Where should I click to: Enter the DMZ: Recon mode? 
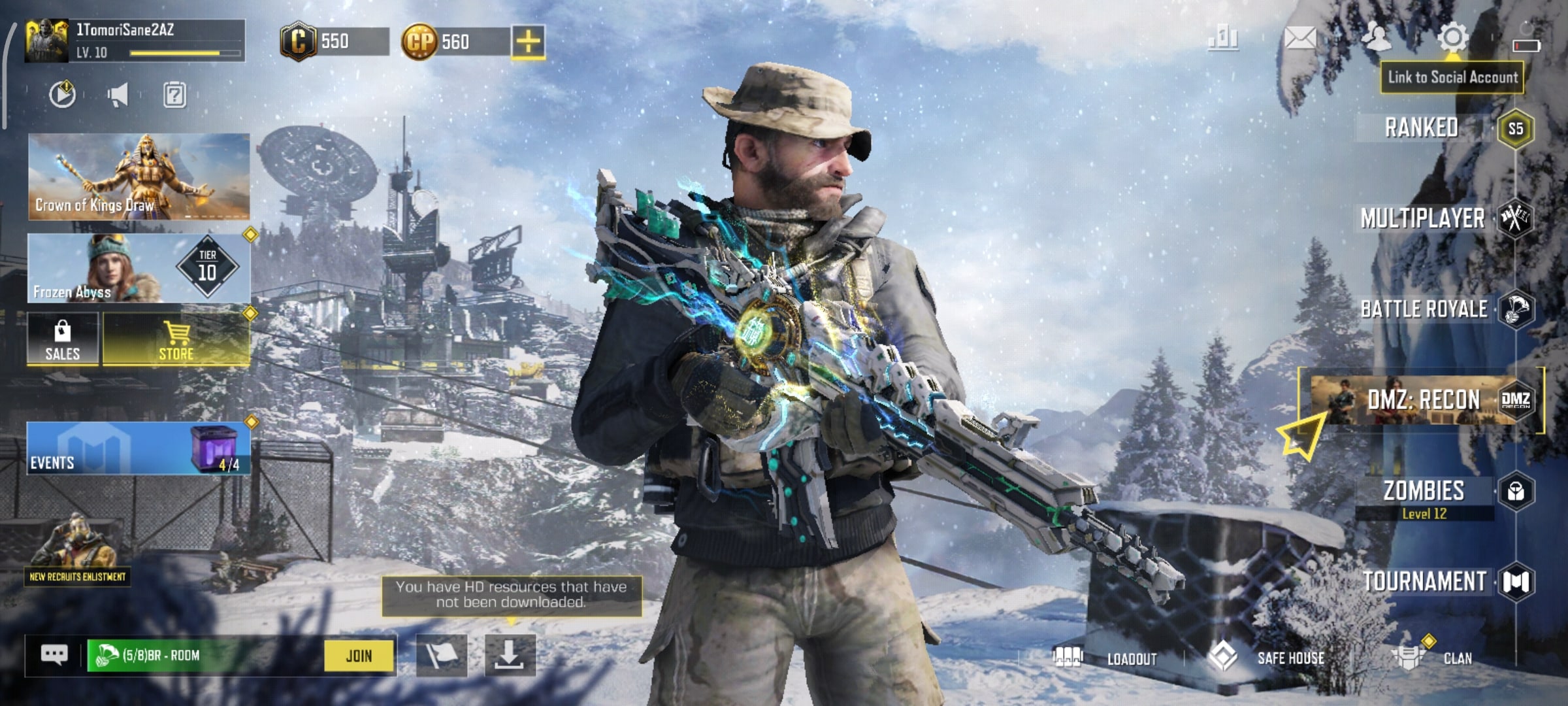click(1424, 399)
